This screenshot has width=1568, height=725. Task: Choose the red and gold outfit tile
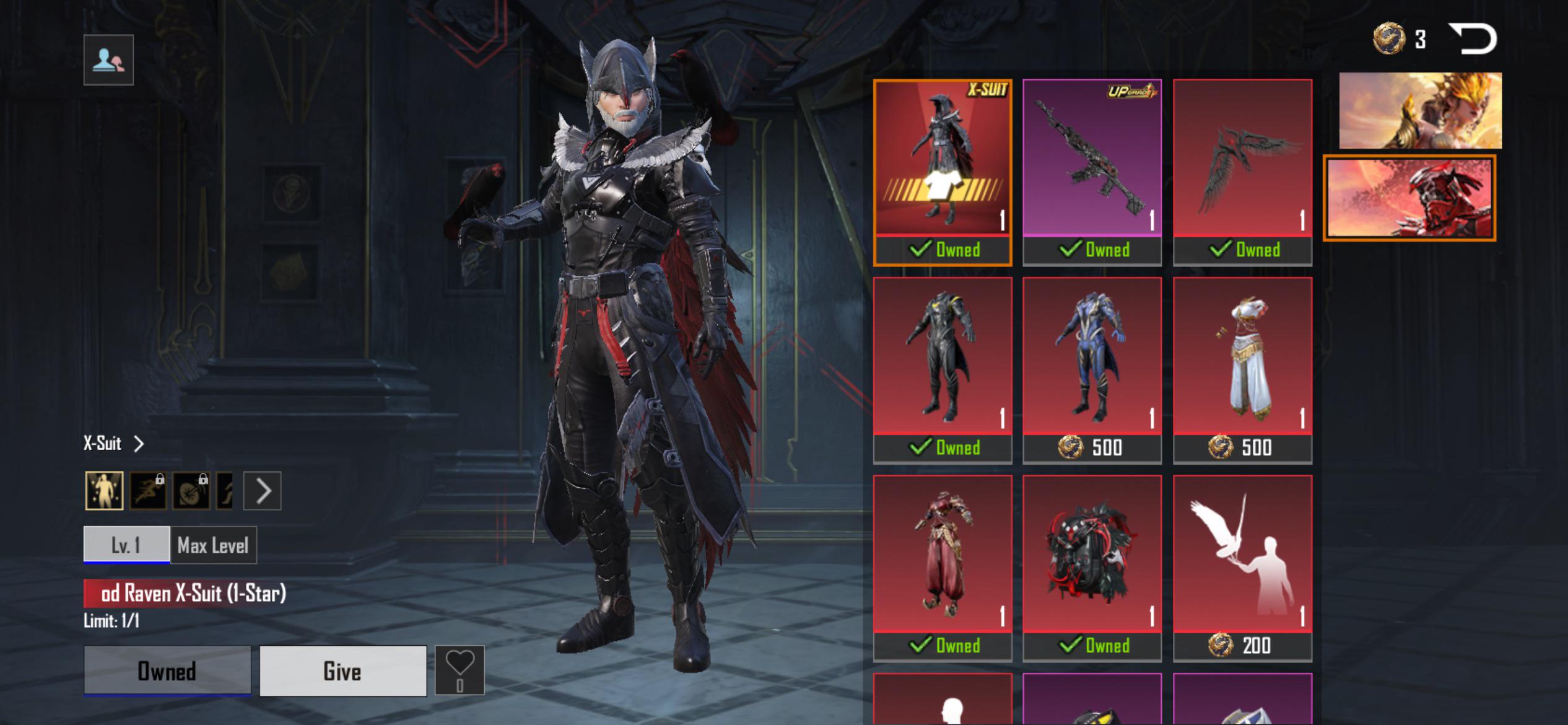pyautogui.click(x=942, y=568)
